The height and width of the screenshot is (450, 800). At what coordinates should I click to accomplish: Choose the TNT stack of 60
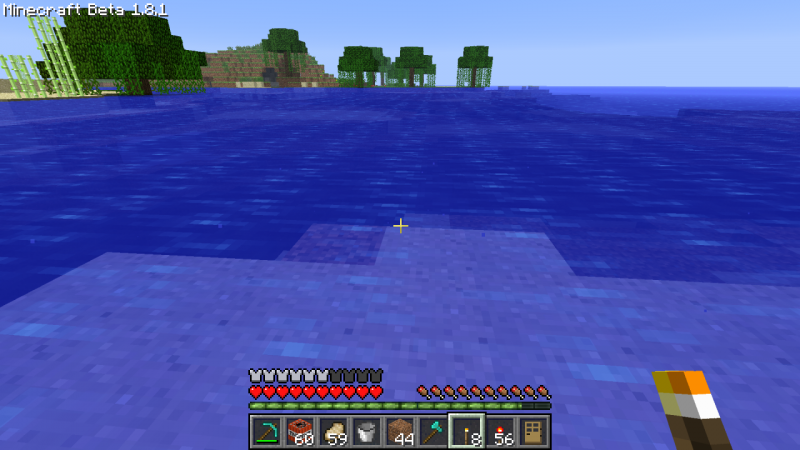click(x=299, y=431)
